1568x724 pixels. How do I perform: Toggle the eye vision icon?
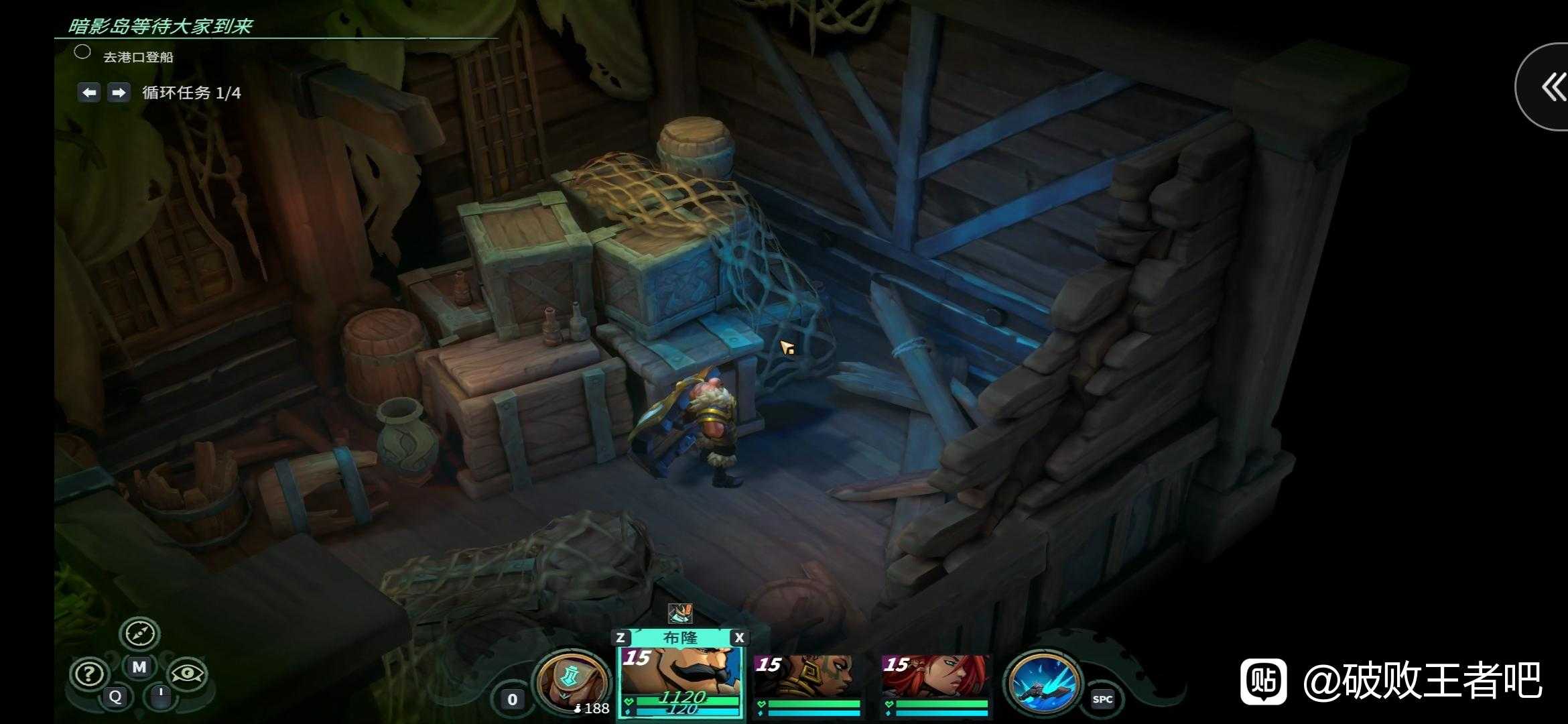click(x=187, y=674)
